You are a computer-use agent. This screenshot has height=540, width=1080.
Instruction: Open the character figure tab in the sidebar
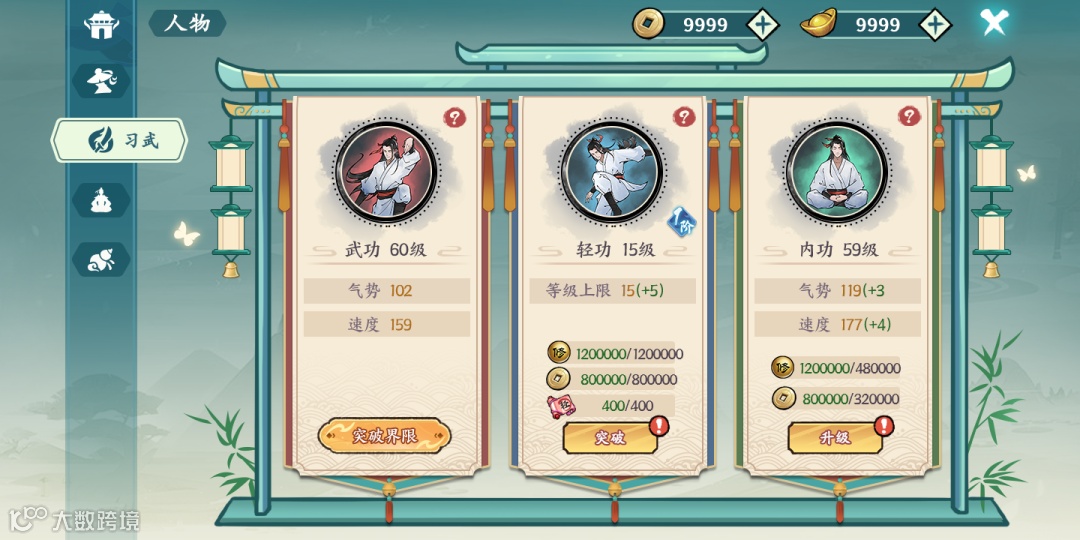(x=101, y=81)
